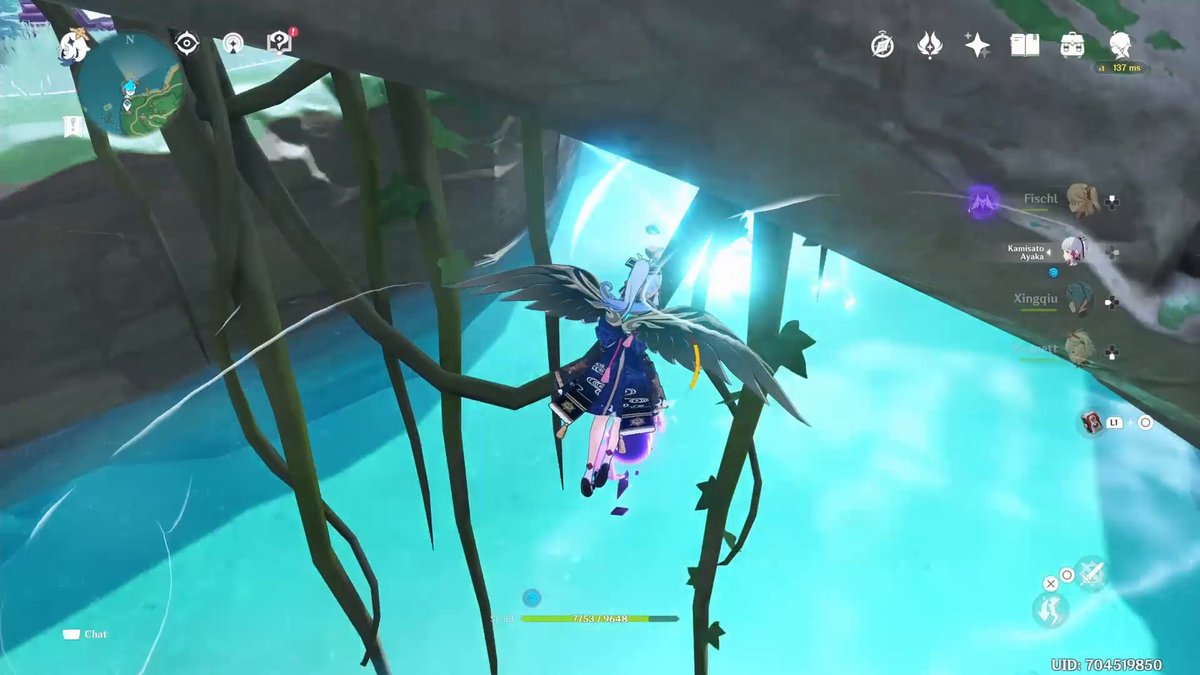Open the quest book with red alert
This screenshot has height=675, width=1200.
pos(280,42)
